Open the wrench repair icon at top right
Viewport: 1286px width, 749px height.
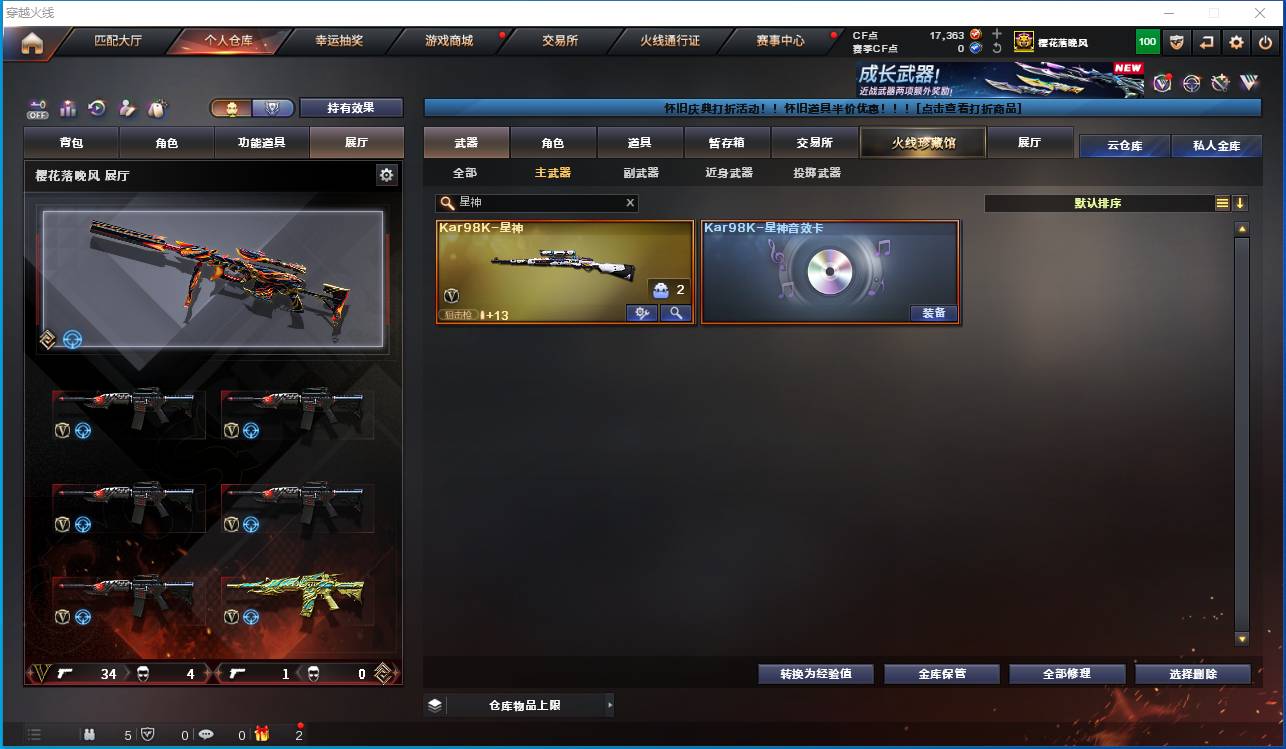[x=1221, y=83]
